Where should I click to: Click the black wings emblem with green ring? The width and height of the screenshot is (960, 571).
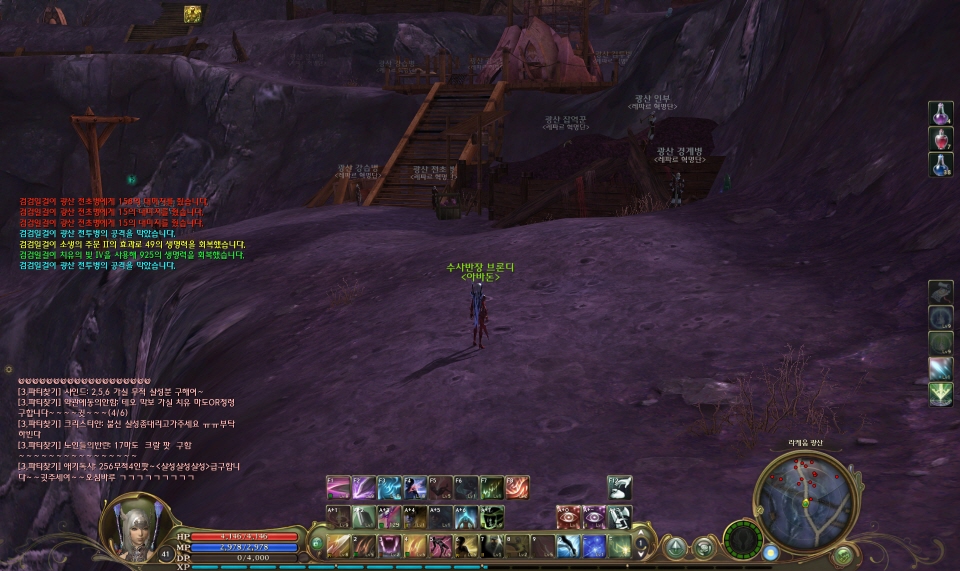742,540
